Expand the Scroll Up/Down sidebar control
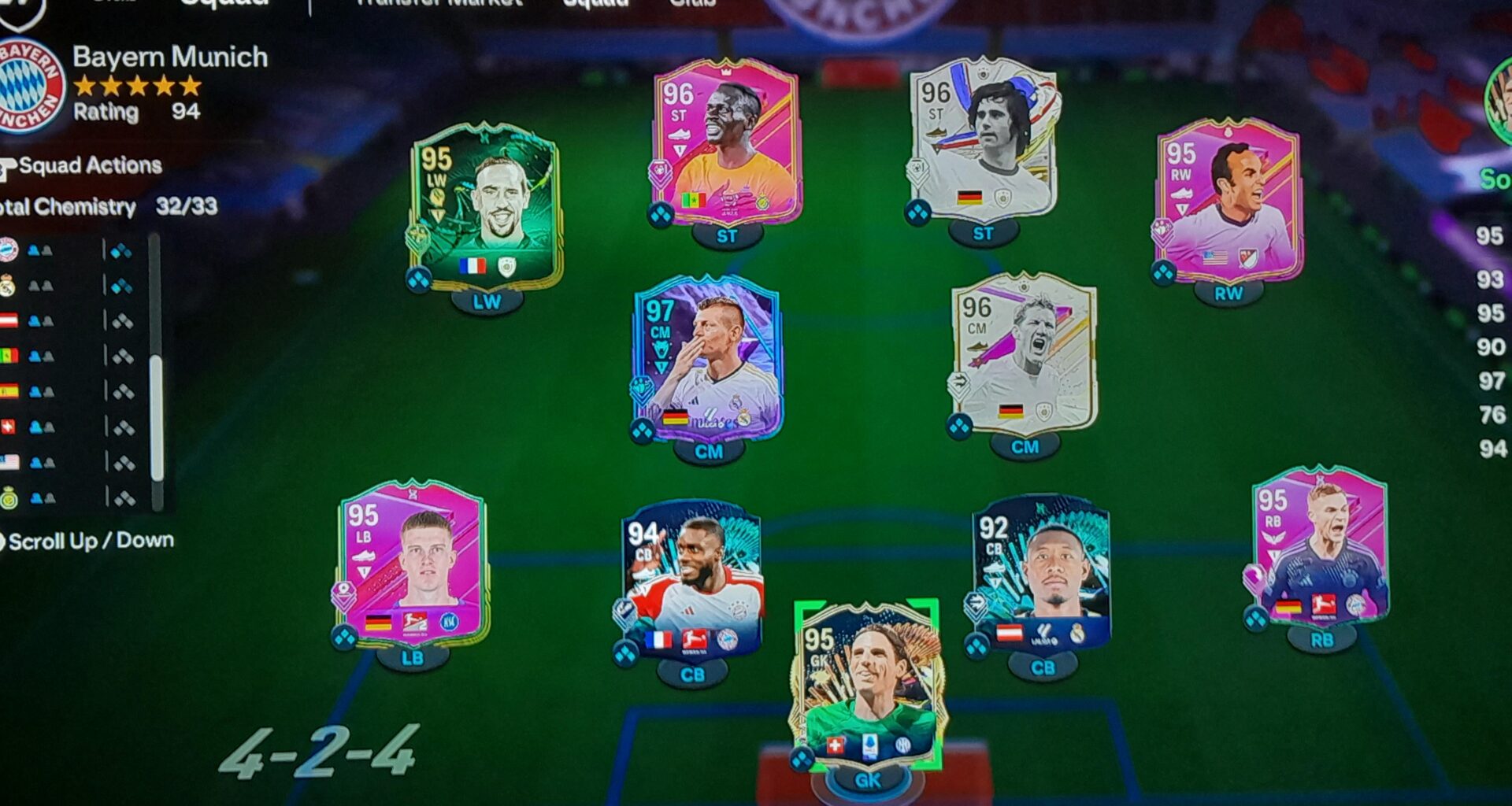The width and height of the screenshot is (1512, 806). (87, 541)
